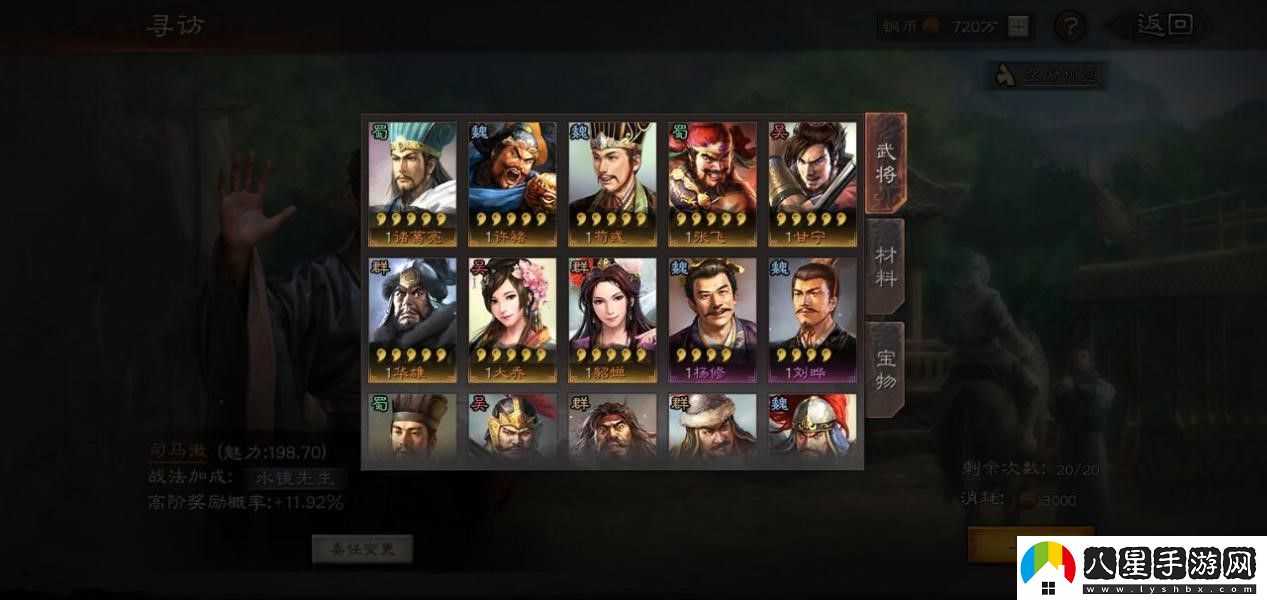The width and height of the screenshot is (1267, 600).
Task: Choose the 甘宁 general card
Action: (812, 184)
